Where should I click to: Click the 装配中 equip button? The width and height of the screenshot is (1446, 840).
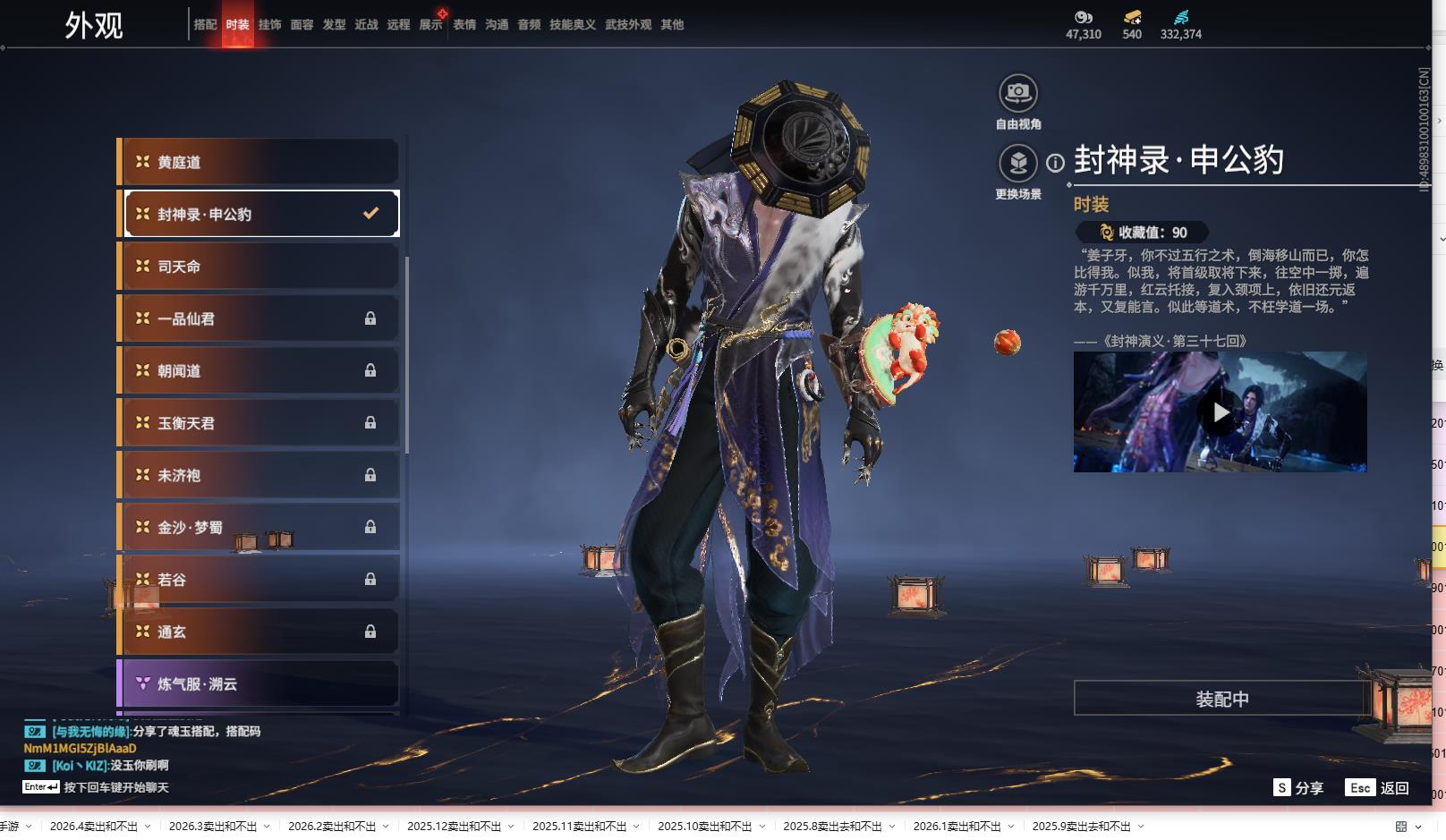click(1221, 699)
